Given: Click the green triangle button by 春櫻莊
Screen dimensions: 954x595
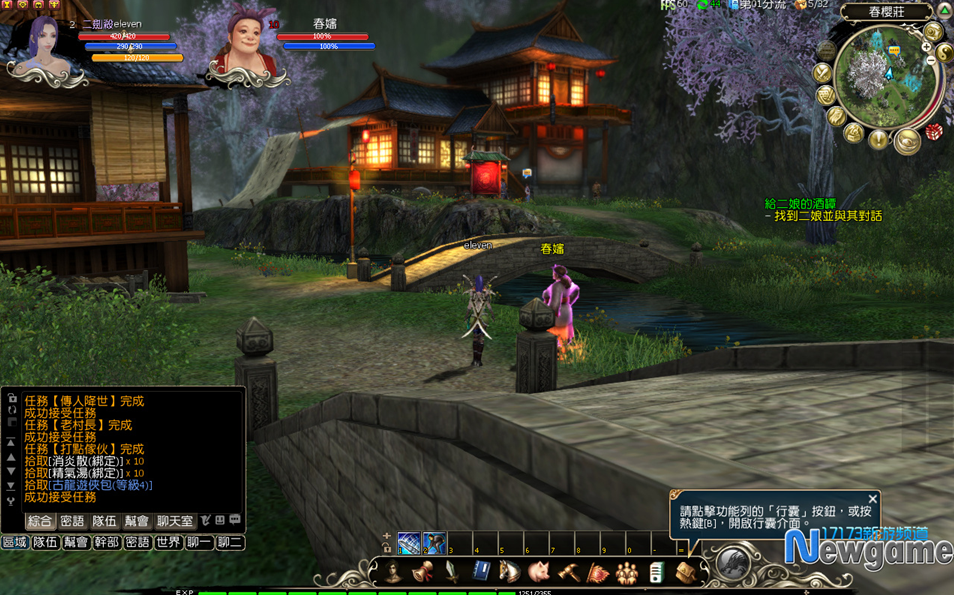Looking at the screenshot, I should point(943,11).
